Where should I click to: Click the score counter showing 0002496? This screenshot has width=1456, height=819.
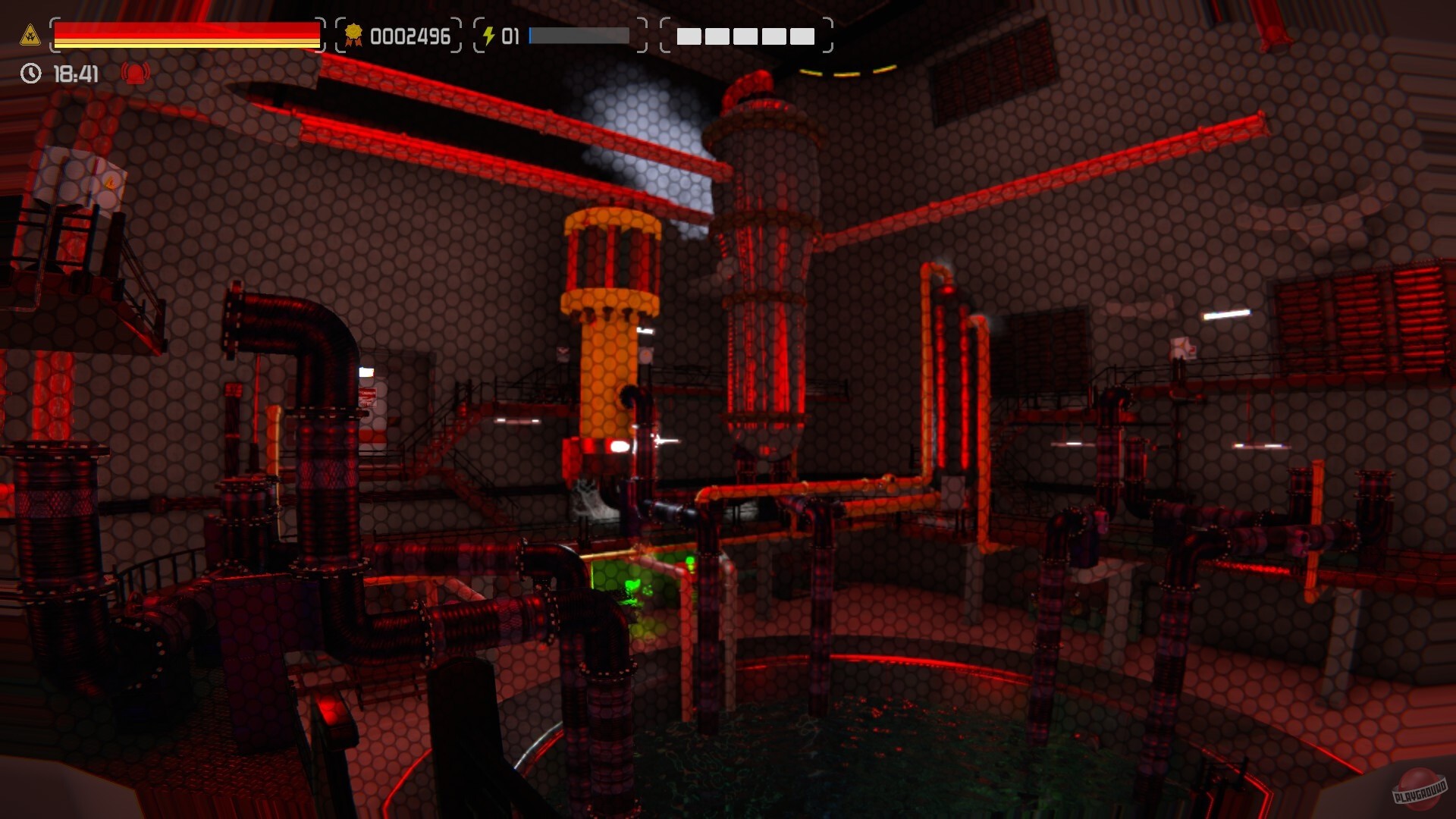click(410, 35)
